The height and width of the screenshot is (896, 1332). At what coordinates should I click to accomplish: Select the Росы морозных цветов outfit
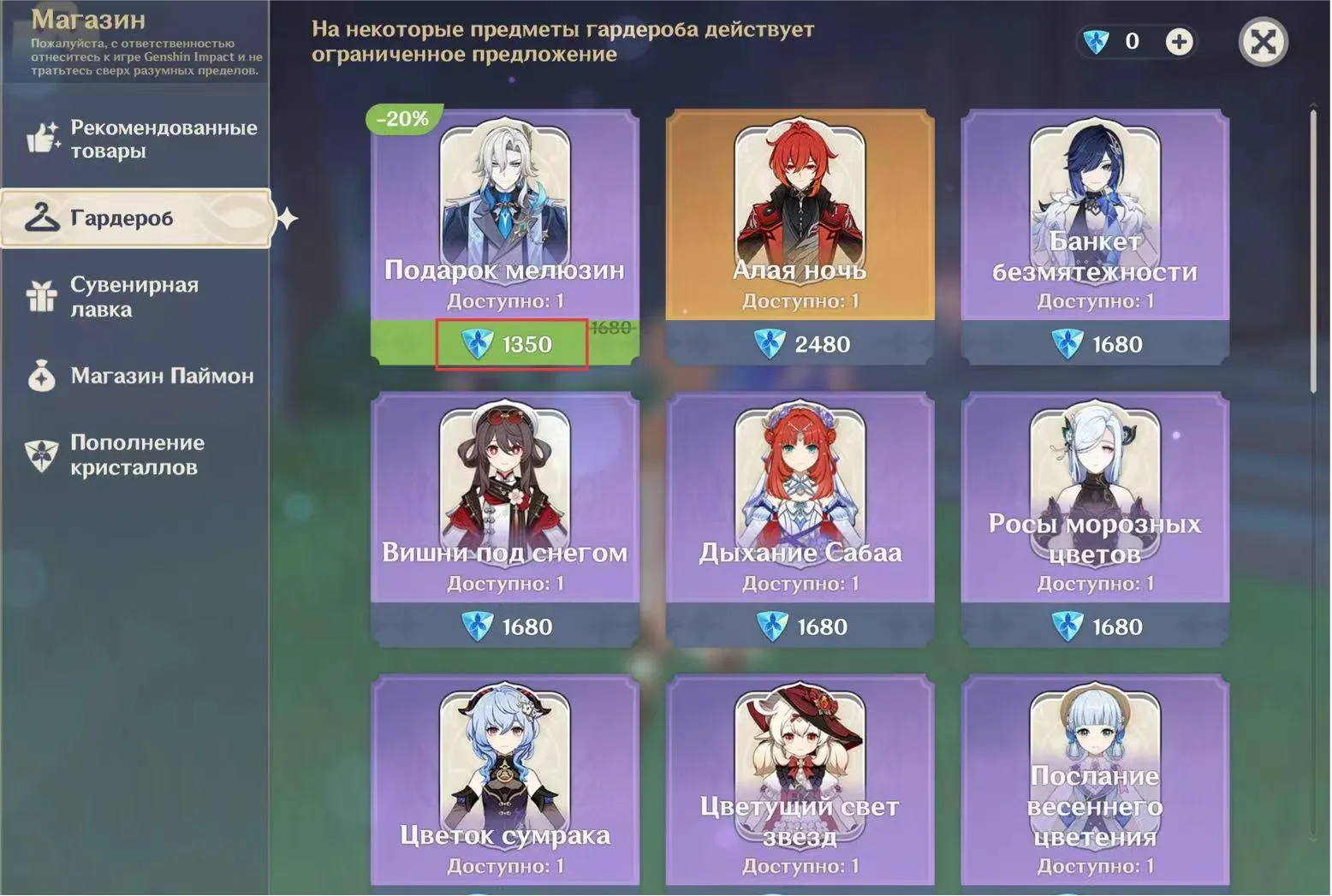(1095, 496)
